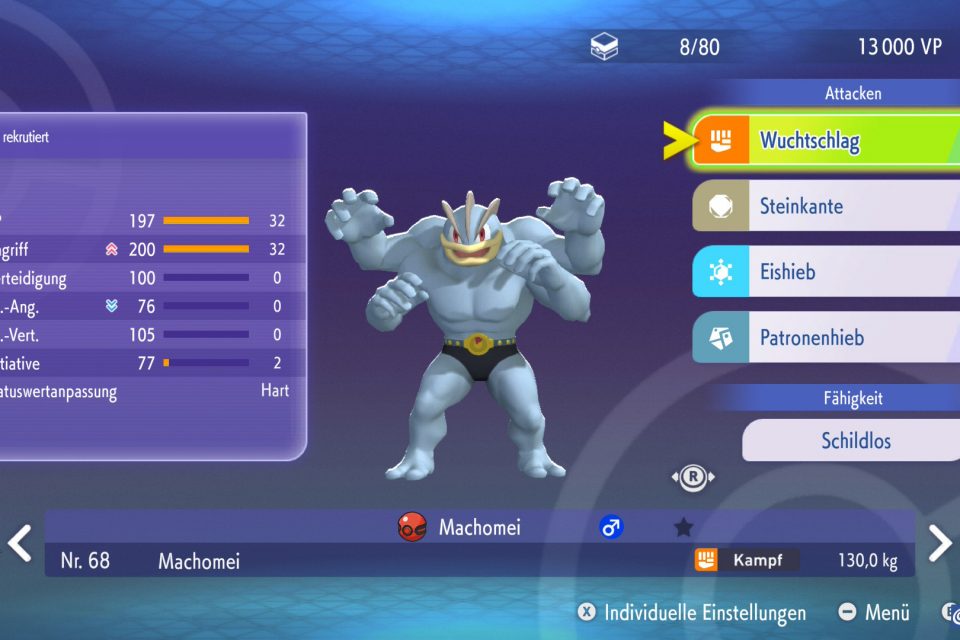Switch to next Pokémon with right arrow
Image resolution: width=960 pixels, height=640 pixels.
coord(939,543)
